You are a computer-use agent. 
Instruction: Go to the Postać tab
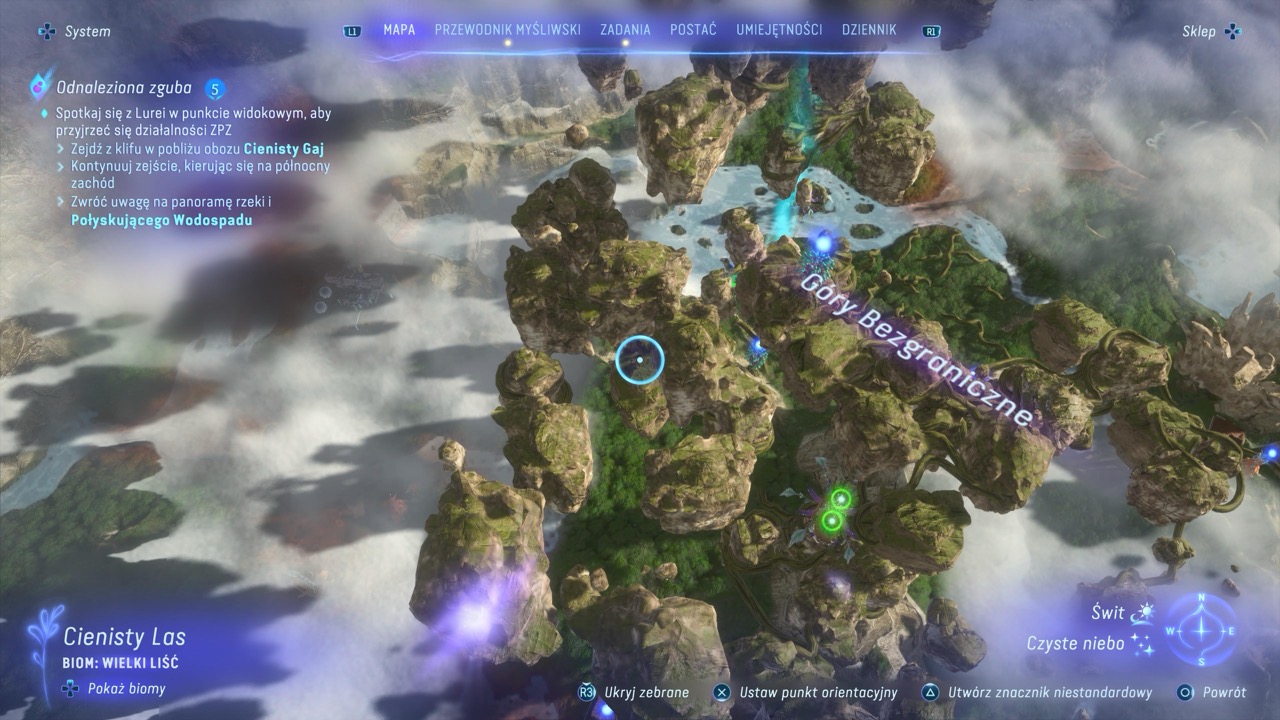point(692,30)
